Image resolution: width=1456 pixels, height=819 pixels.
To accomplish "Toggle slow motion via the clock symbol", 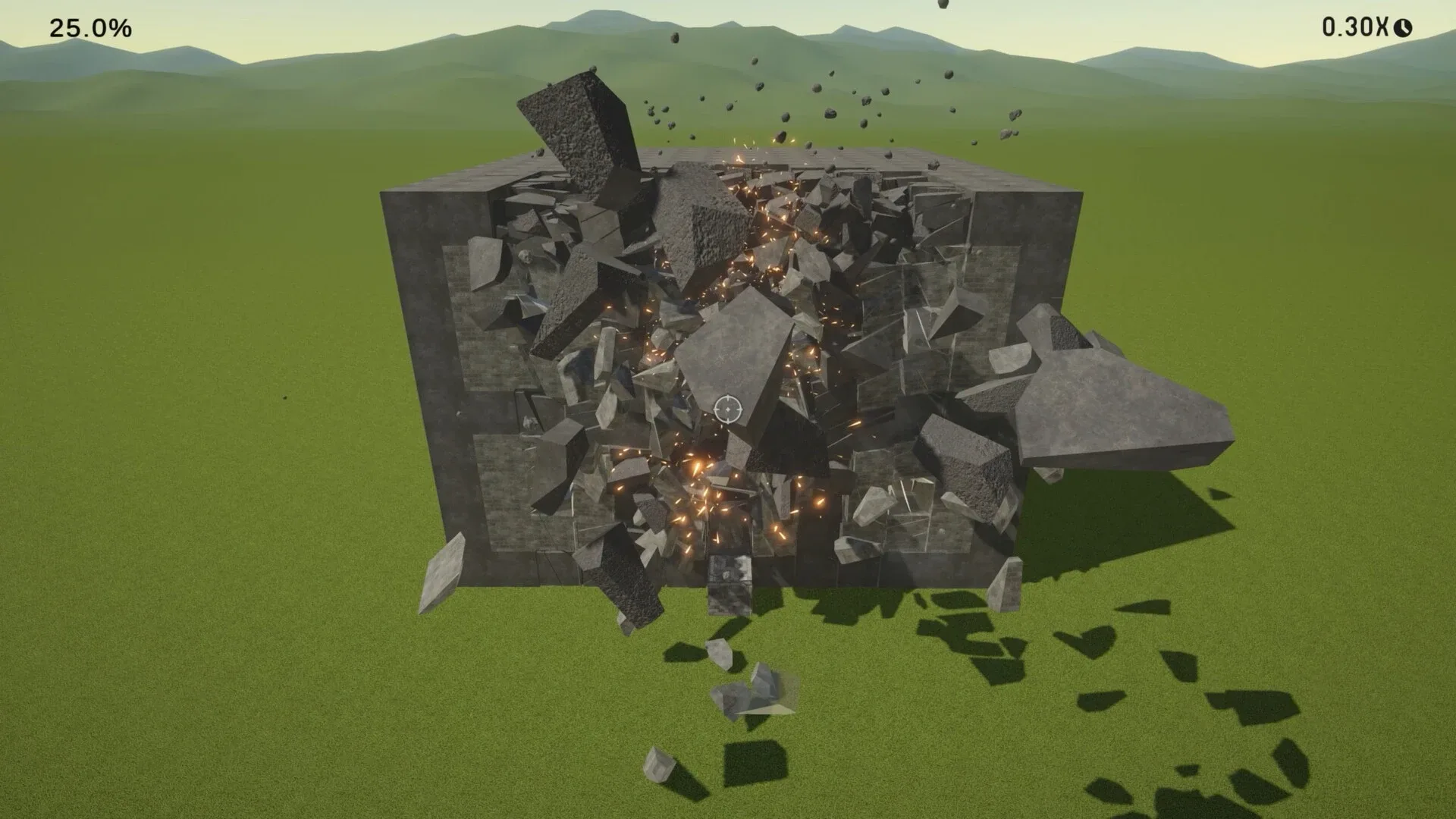I will click(1401, 28).
